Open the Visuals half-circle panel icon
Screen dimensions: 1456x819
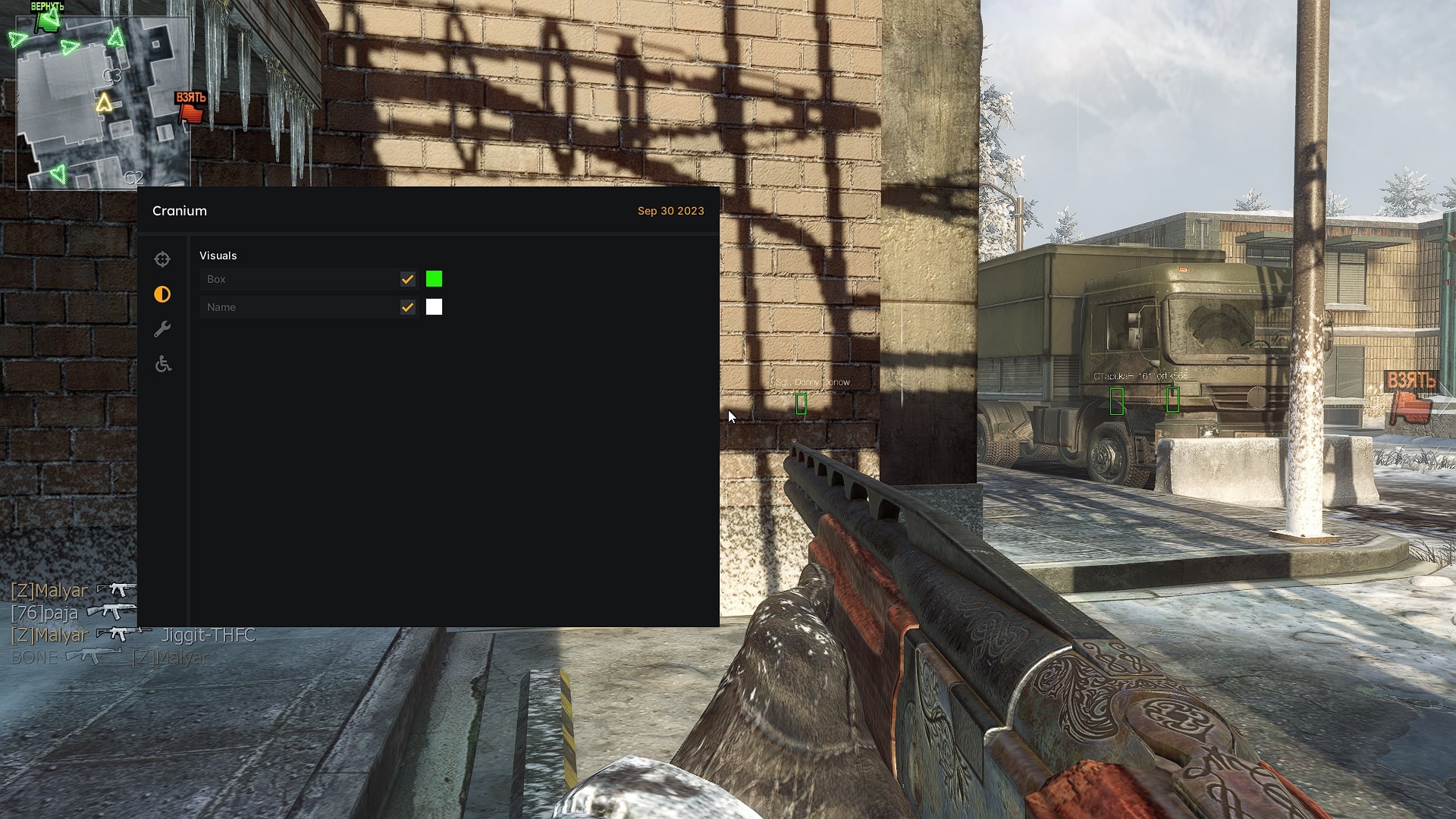[x=162, y=294]
